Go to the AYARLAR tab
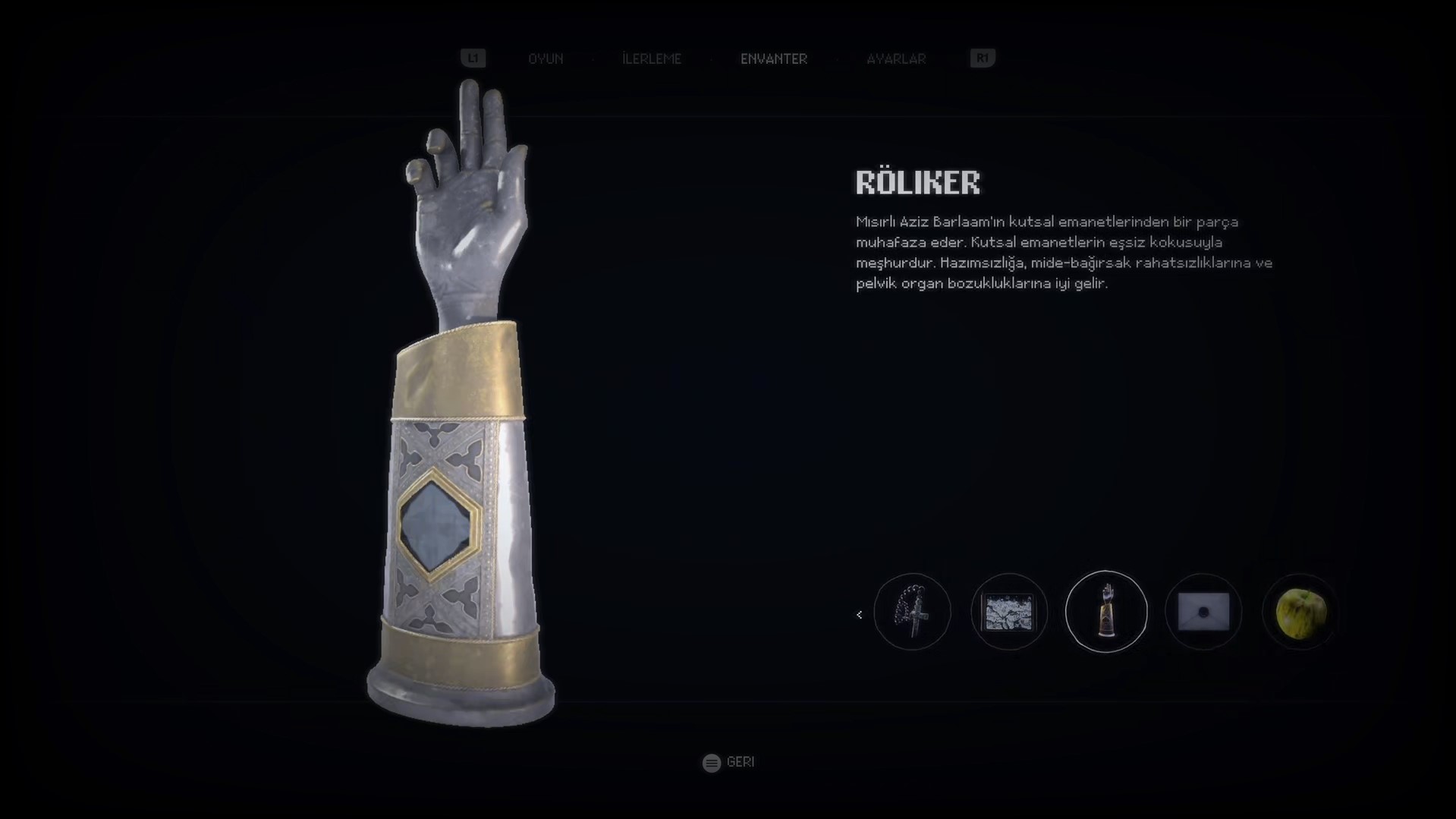 pos(896,58)
